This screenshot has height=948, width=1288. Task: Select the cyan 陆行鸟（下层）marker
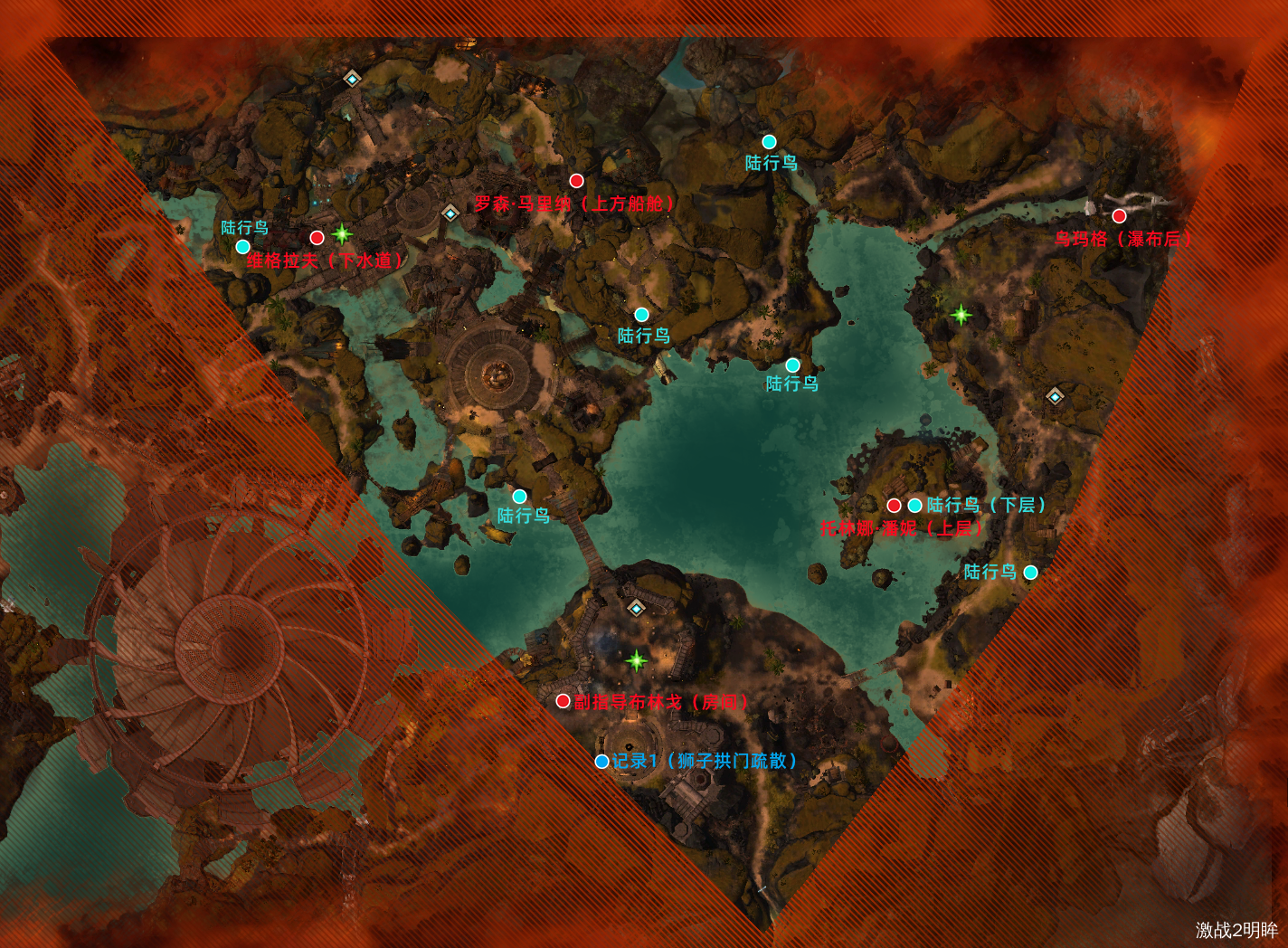coord(915,506)
